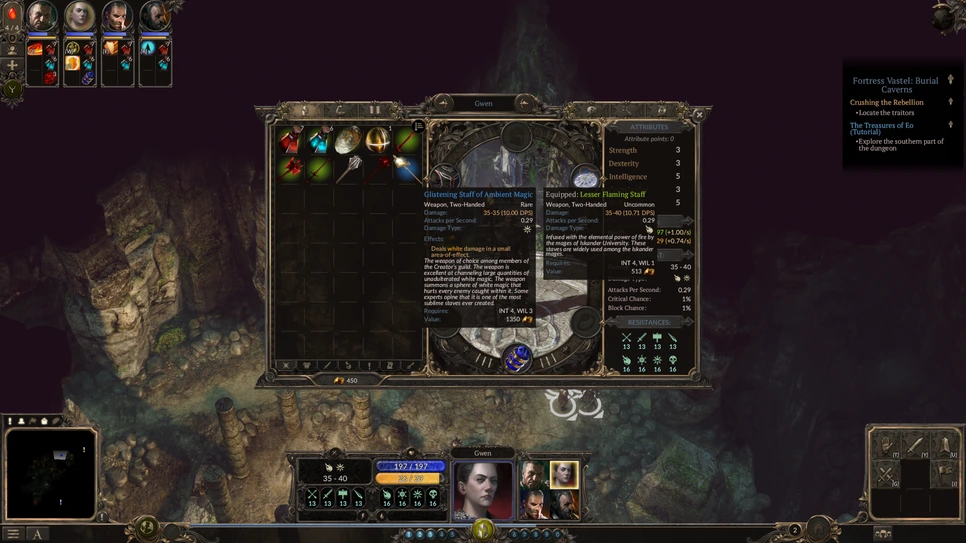Pick the round shield item in inventory
This screenshot has height=543, width=966.
pyautogui.click(x=349, y=140)
